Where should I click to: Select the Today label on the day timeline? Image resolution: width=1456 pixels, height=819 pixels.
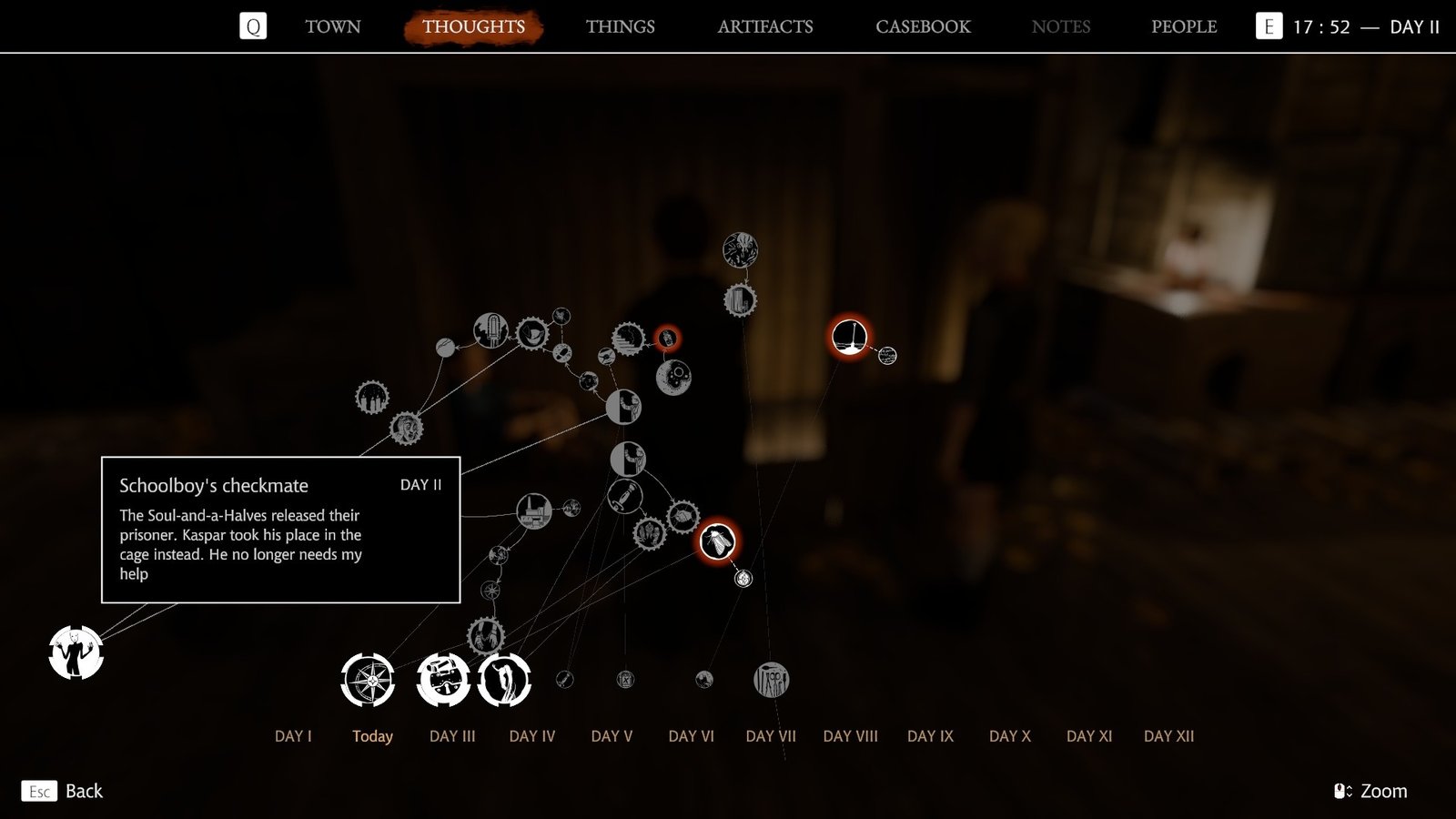pyautogui.click(x=371, y=737)
